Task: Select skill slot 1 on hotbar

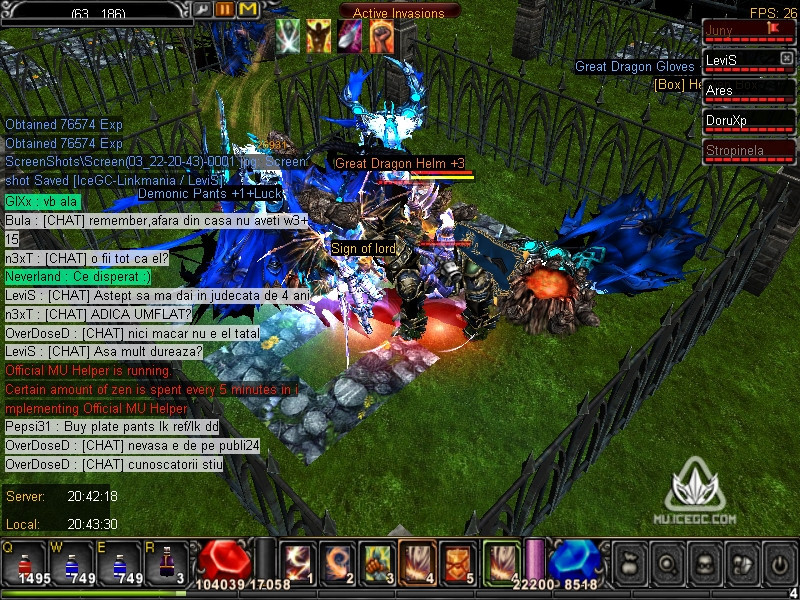Action: 296,561
